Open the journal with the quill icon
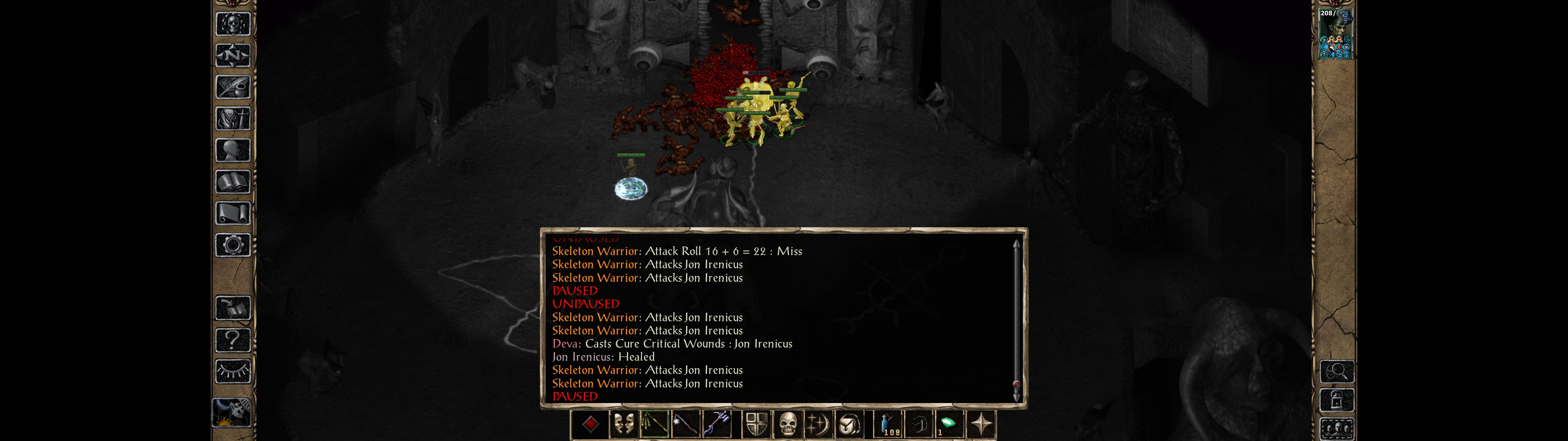Screen dimensions: 1568x441 click(232, 87)
